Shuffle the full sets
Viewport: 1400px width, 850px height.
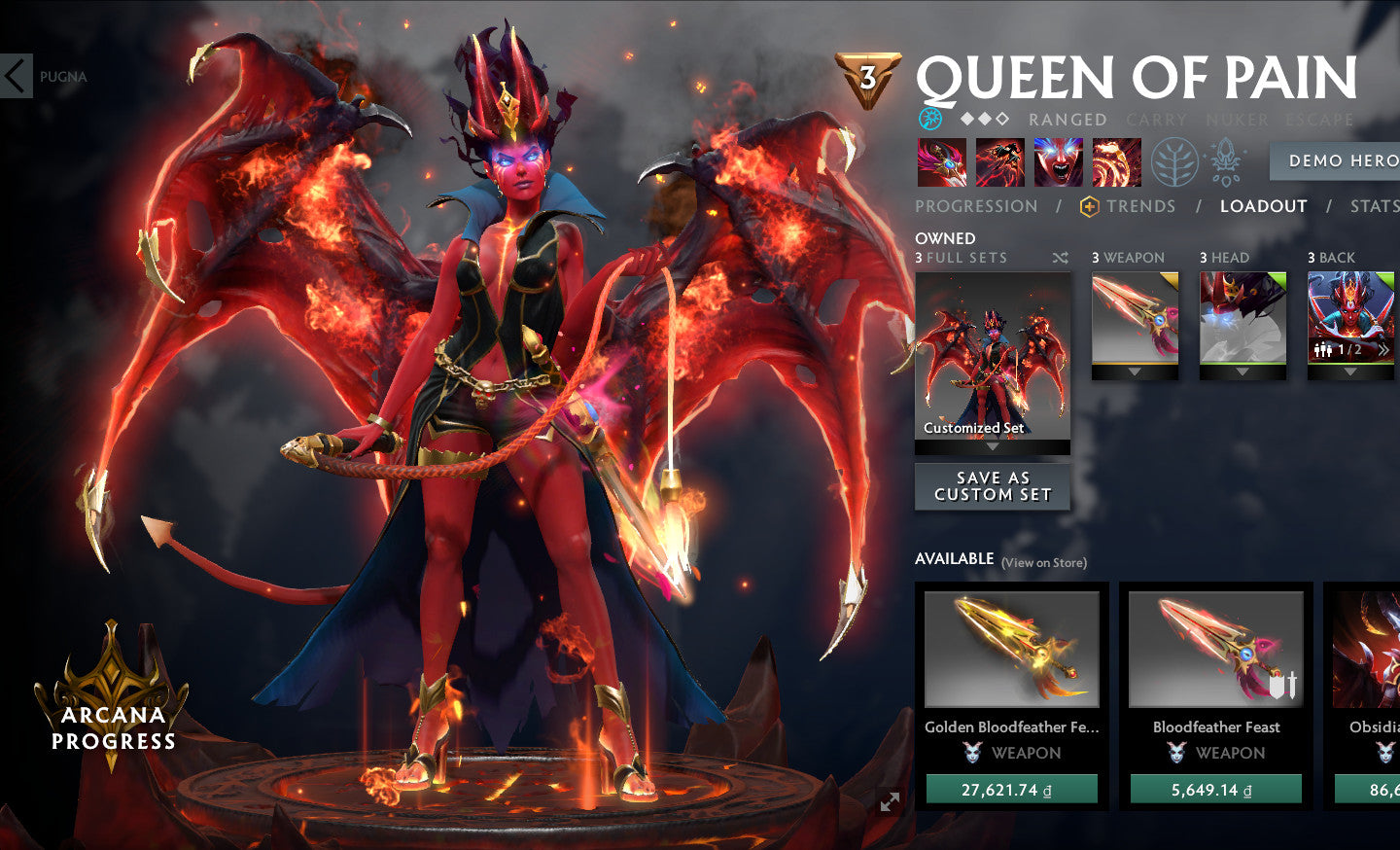pyautogui.click(x=1060, y=258)
